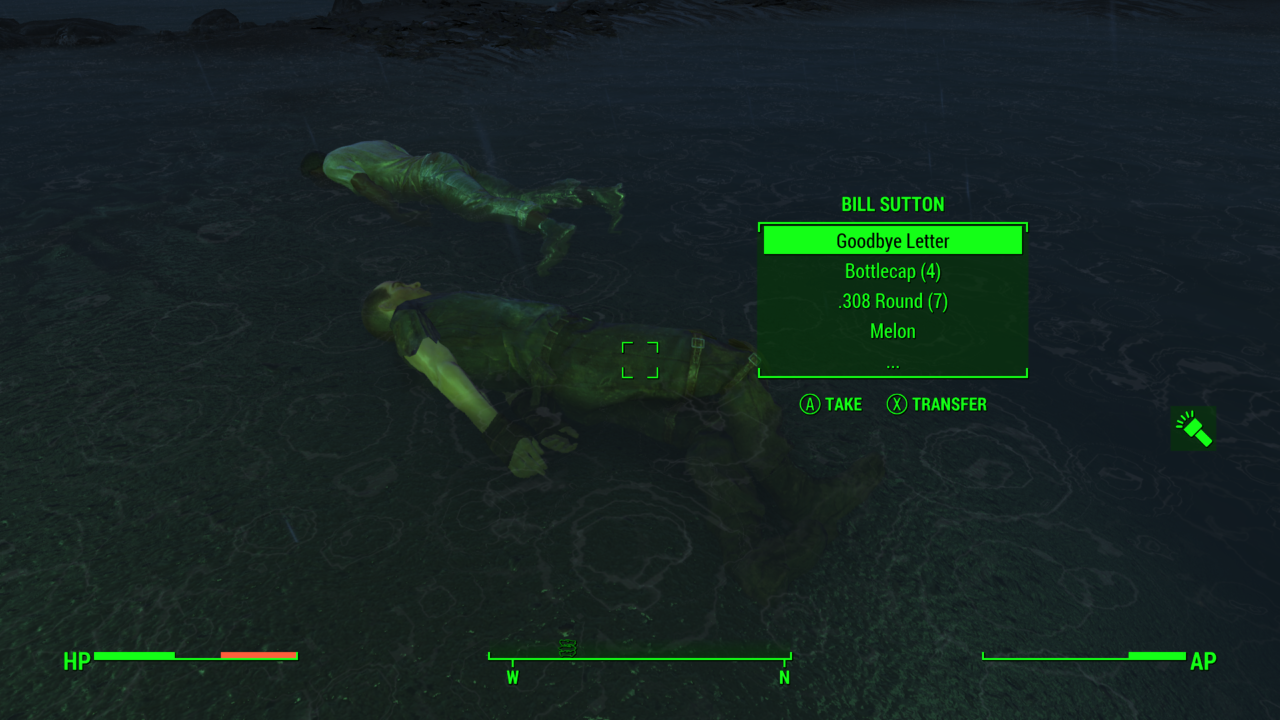Pick the .308 Round (7) entry

click(x=893, y=301)
